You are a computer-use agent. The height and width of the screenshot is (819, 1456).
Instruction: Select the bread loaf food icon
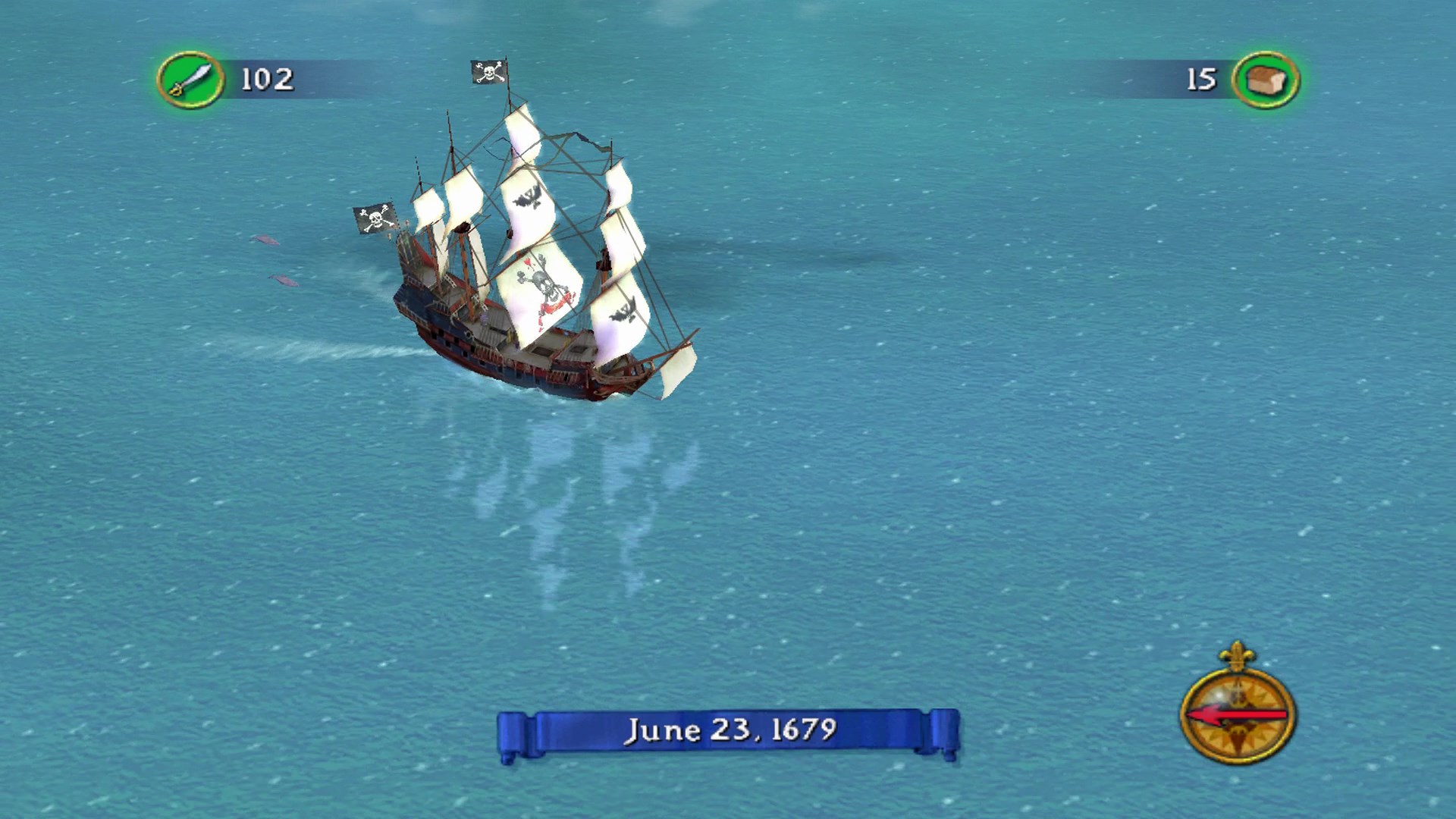1263,77
